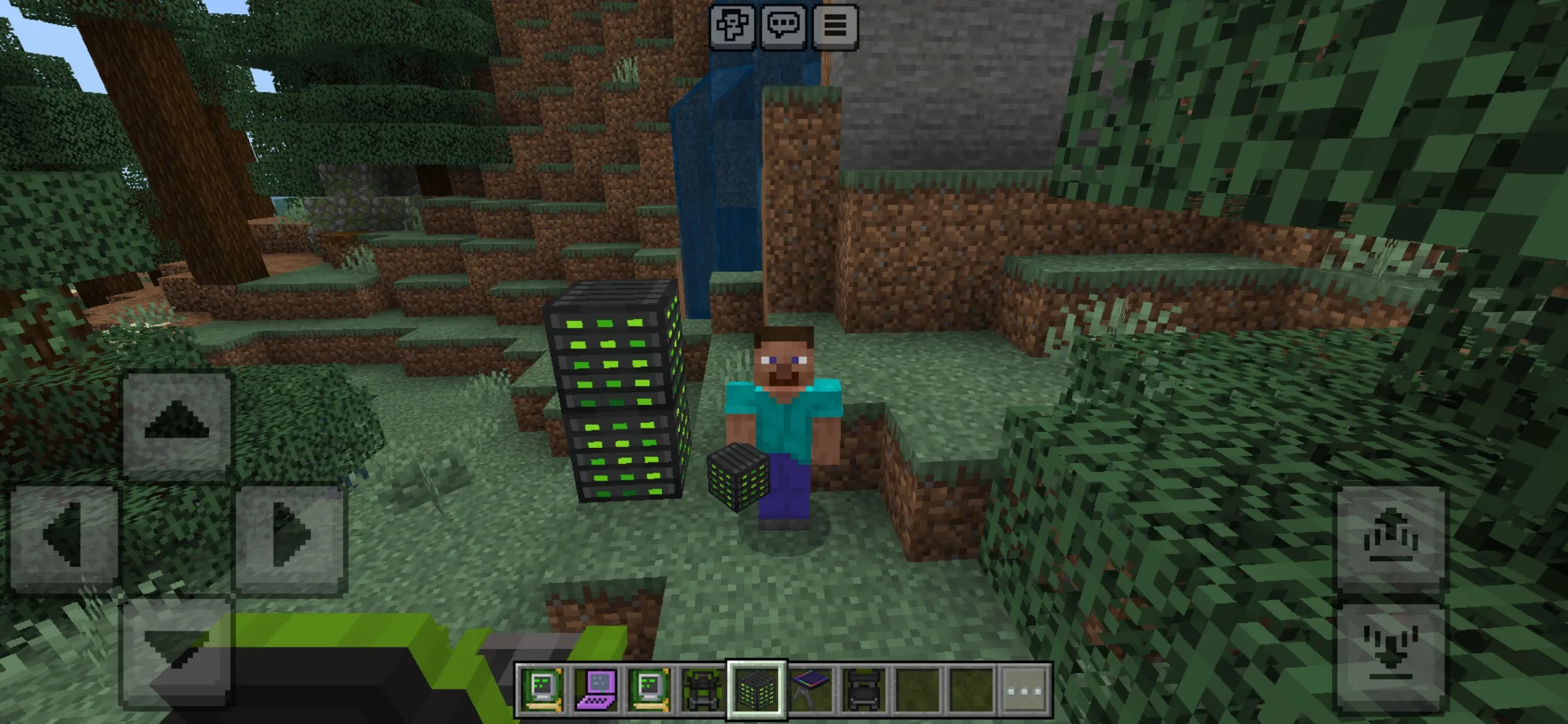Image resolution: width=1568 pixels, height=724 pixels.
Task: Select the black chair hotbar slot
Action: [864, 690]
